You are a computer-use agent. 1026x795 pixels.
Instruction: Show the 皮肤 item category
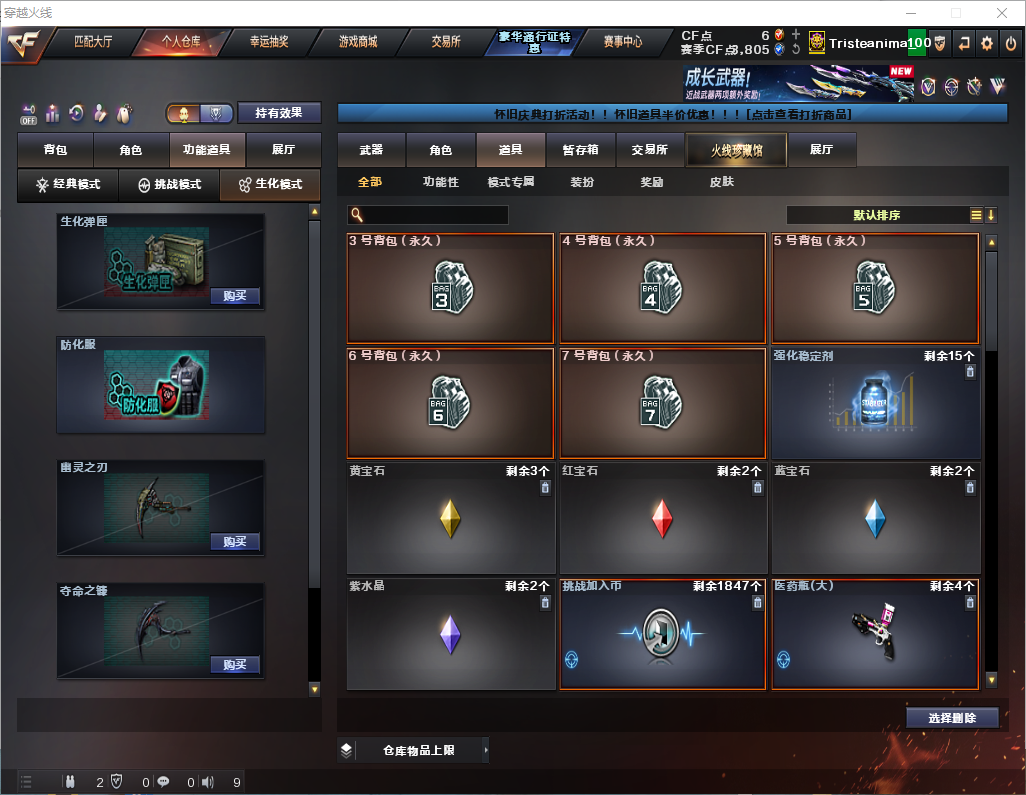721,182
